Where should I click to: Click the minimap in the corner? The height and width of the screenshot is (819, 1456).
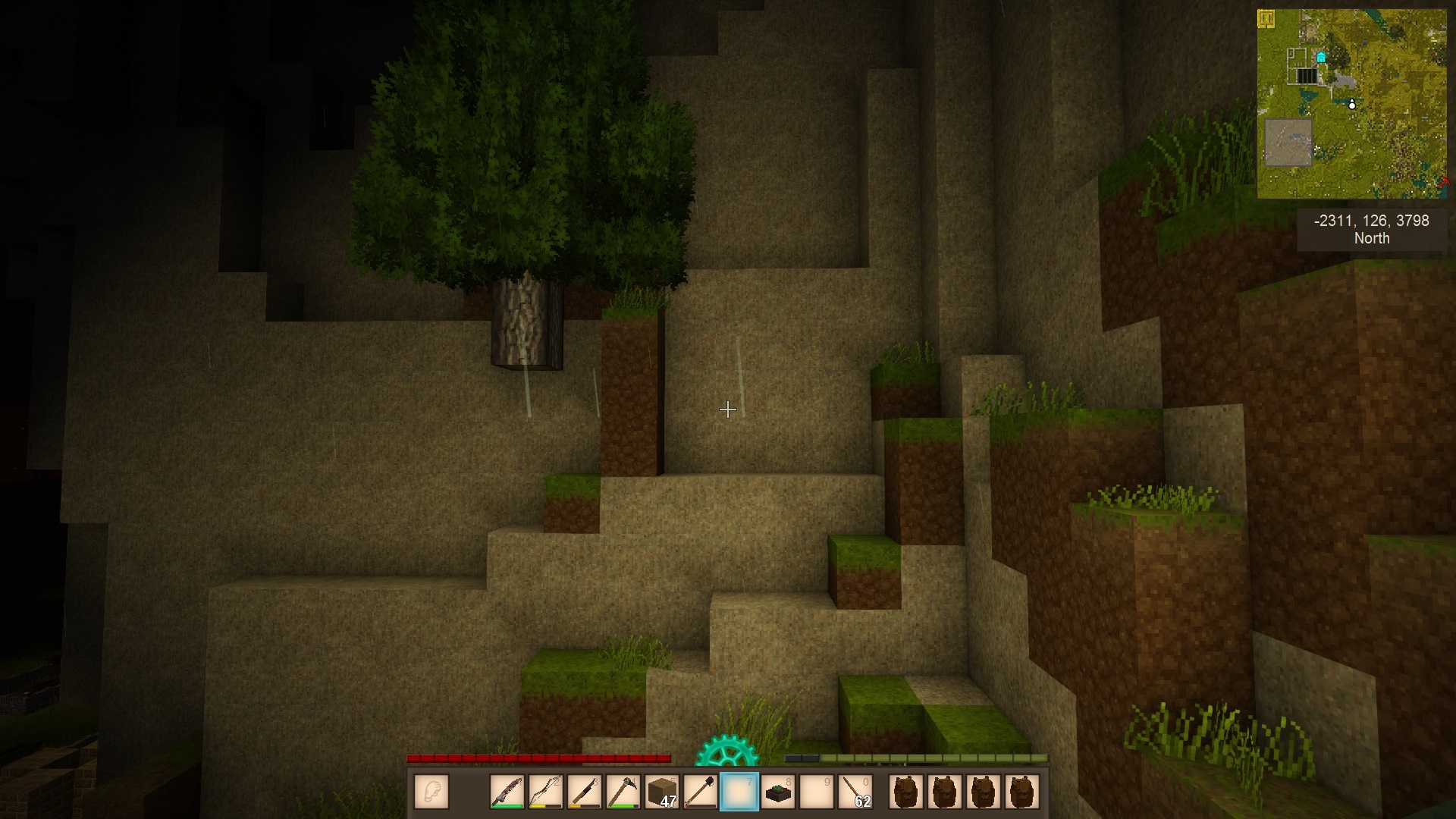click(1351, 104)
